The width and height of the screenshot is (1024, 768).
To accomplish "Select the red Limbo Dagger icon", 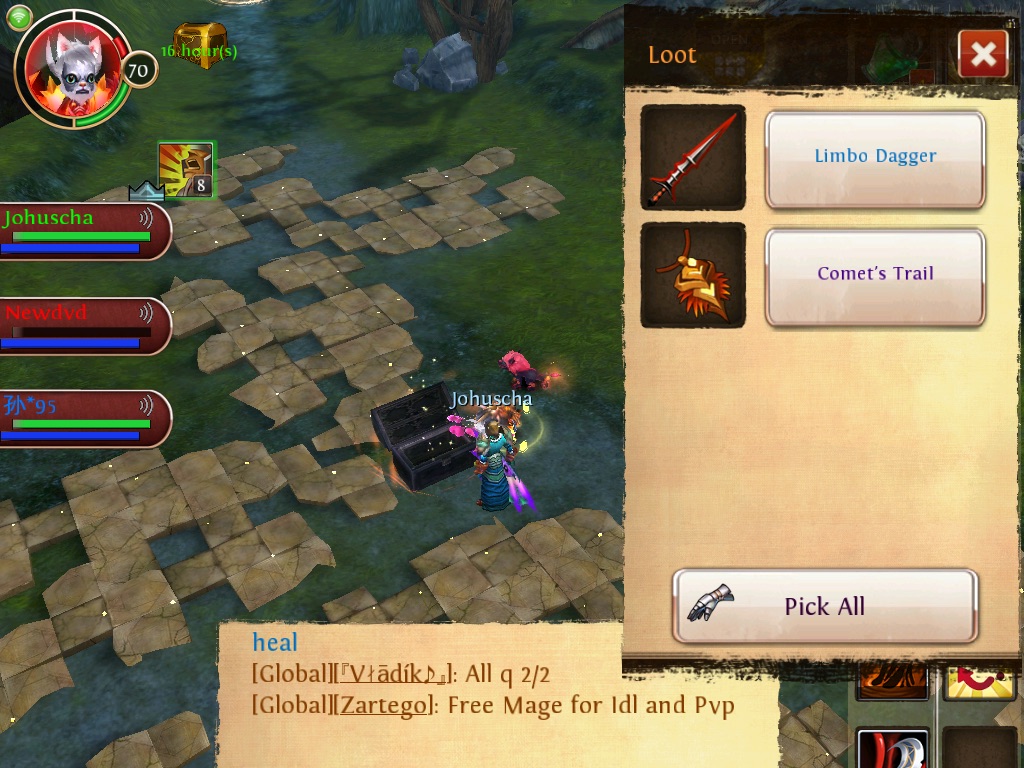I will coord(693,157).
